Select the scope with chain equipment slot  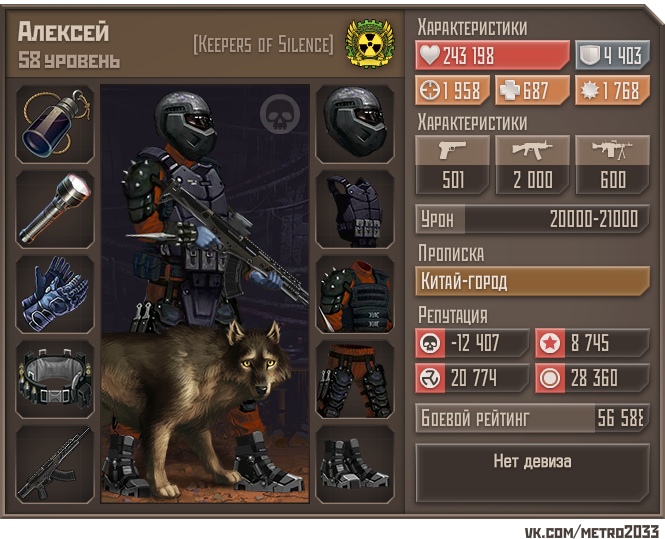click(55, 124)
